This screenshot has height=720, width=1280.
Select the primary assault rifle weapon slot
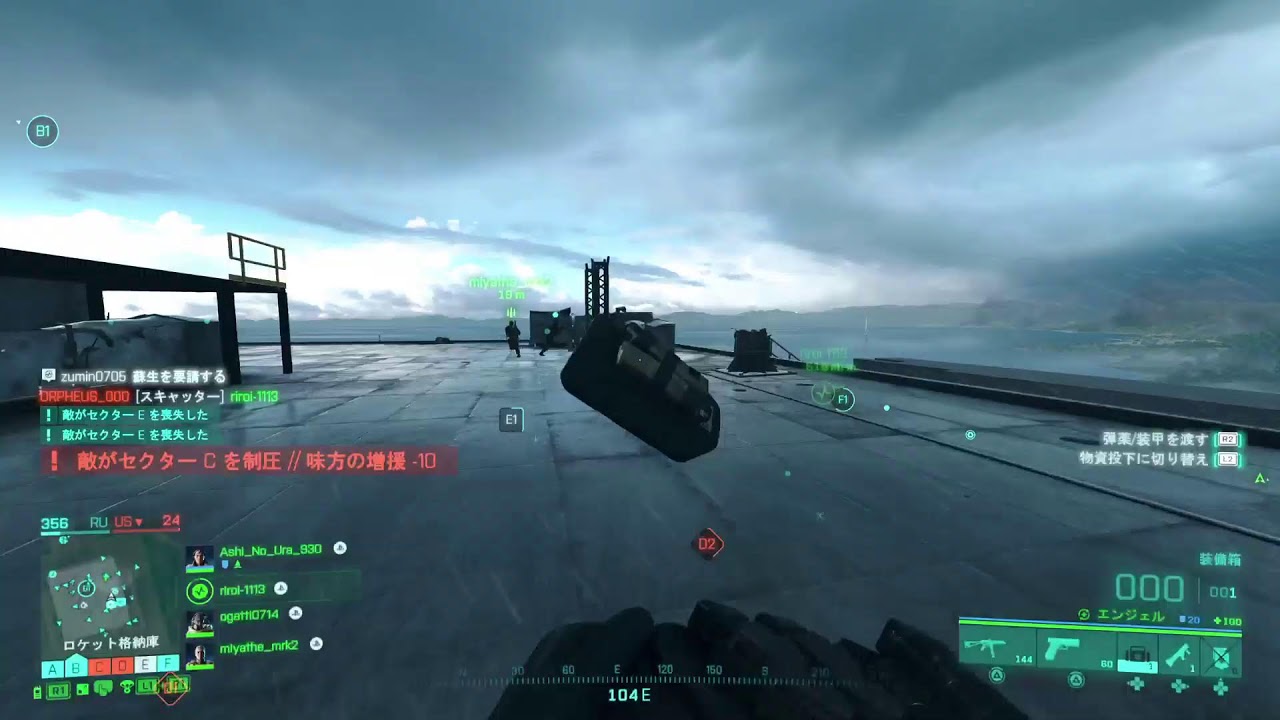coord(996,649)
